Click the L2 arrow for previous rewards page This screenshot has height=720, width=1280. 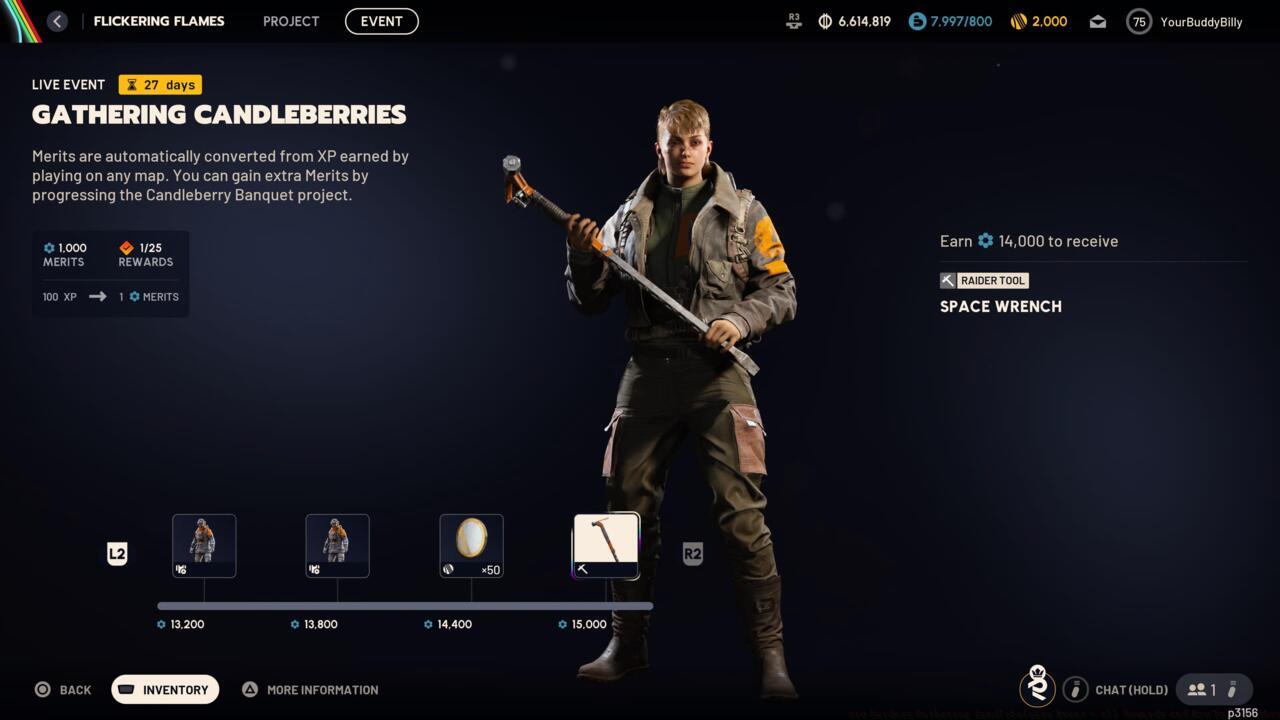coord(117,553)
